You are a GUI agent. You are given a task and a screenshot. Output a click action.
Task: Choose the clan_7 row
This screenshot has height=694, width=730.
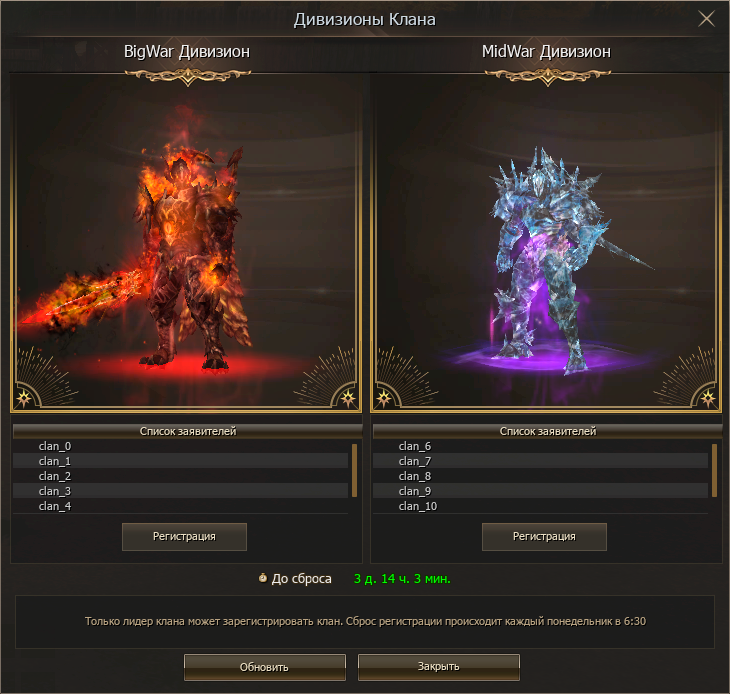[x=540, y=461]
